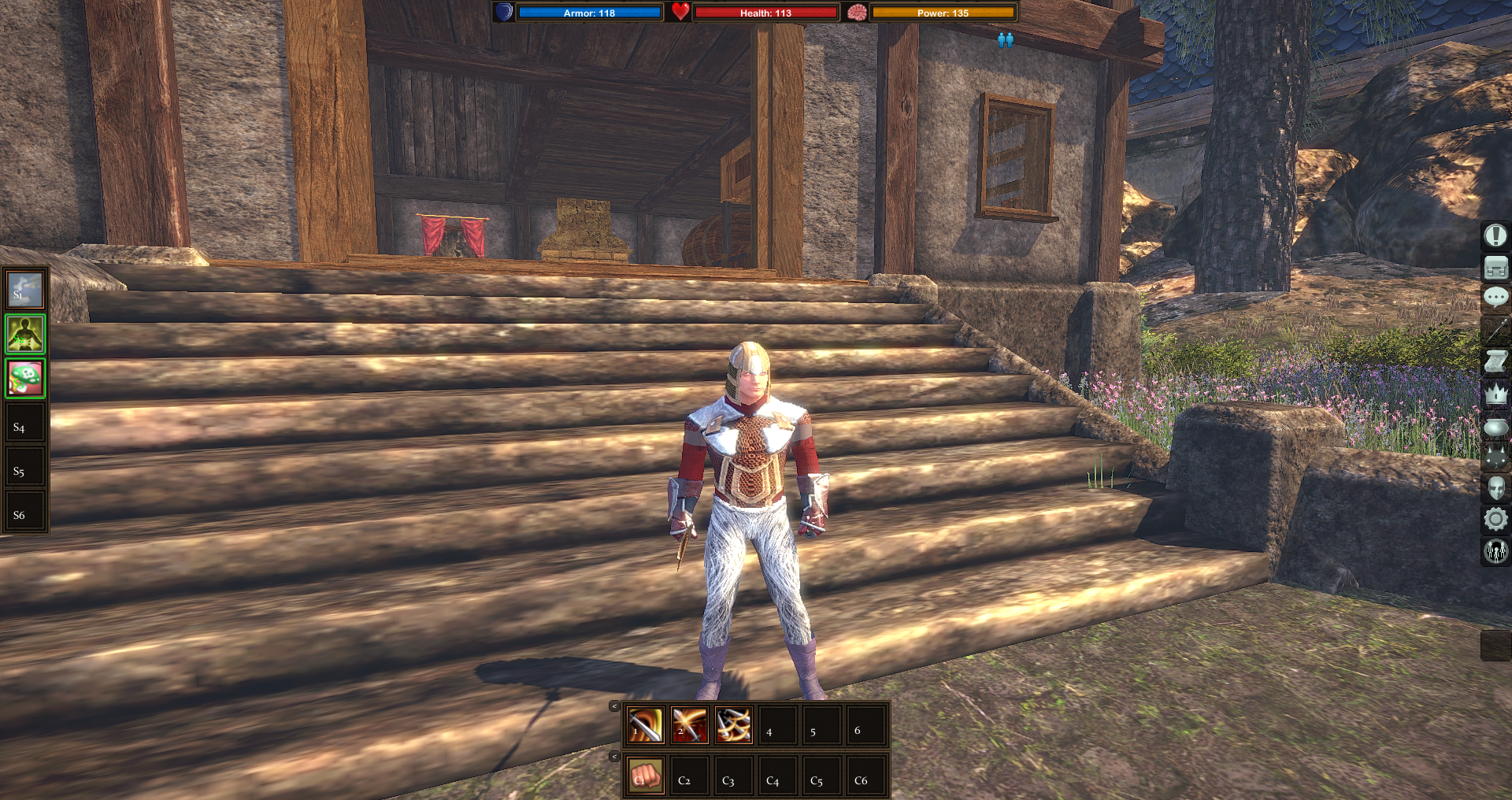
Task: Trigger the multi-sword flurry ability in slot 3
Action: (x=733, y=725)
